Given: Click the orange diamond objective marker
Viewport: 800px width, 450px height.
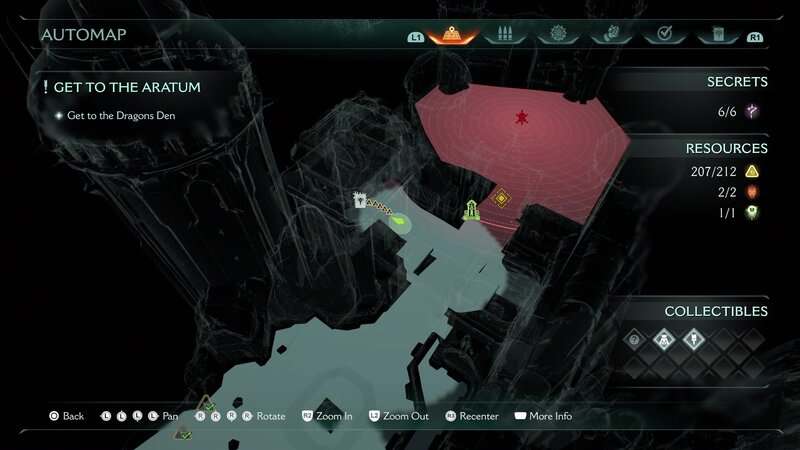Looking at the screenshot, I should point(501,198).
